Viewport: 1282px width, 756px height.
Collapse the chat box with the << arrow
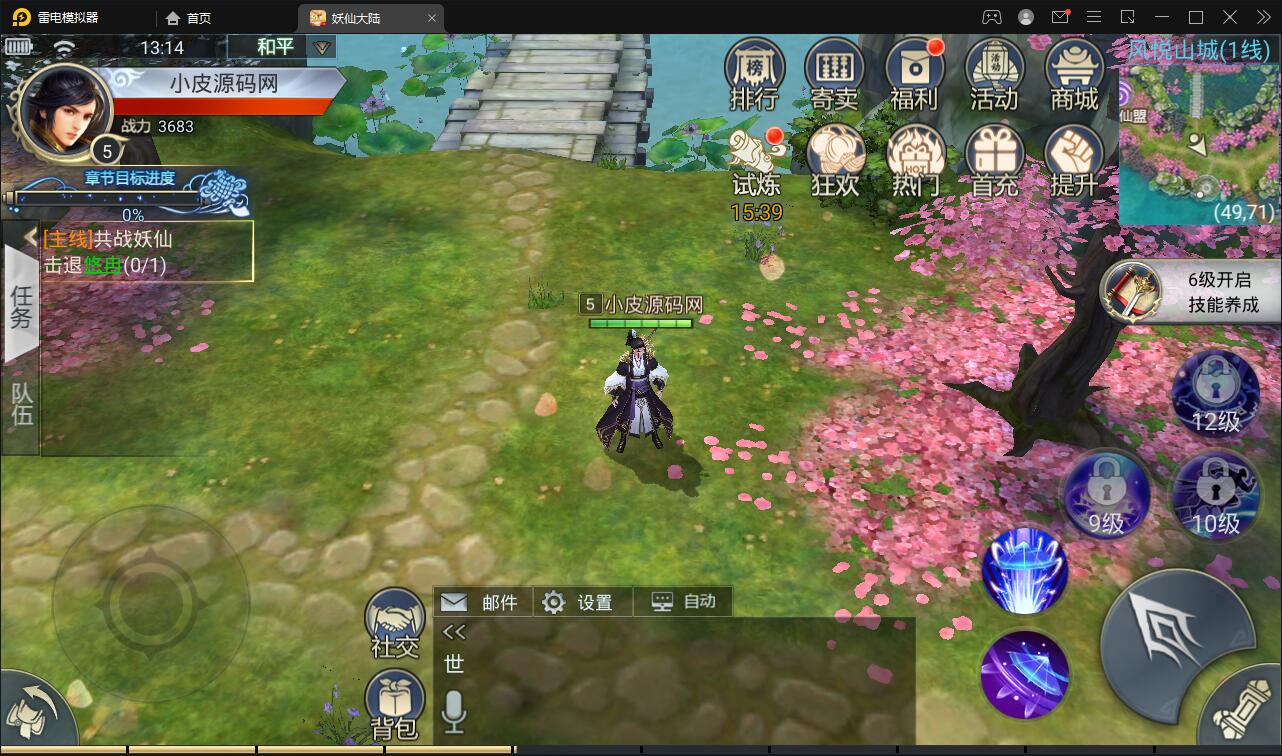[x=455, y=630]
